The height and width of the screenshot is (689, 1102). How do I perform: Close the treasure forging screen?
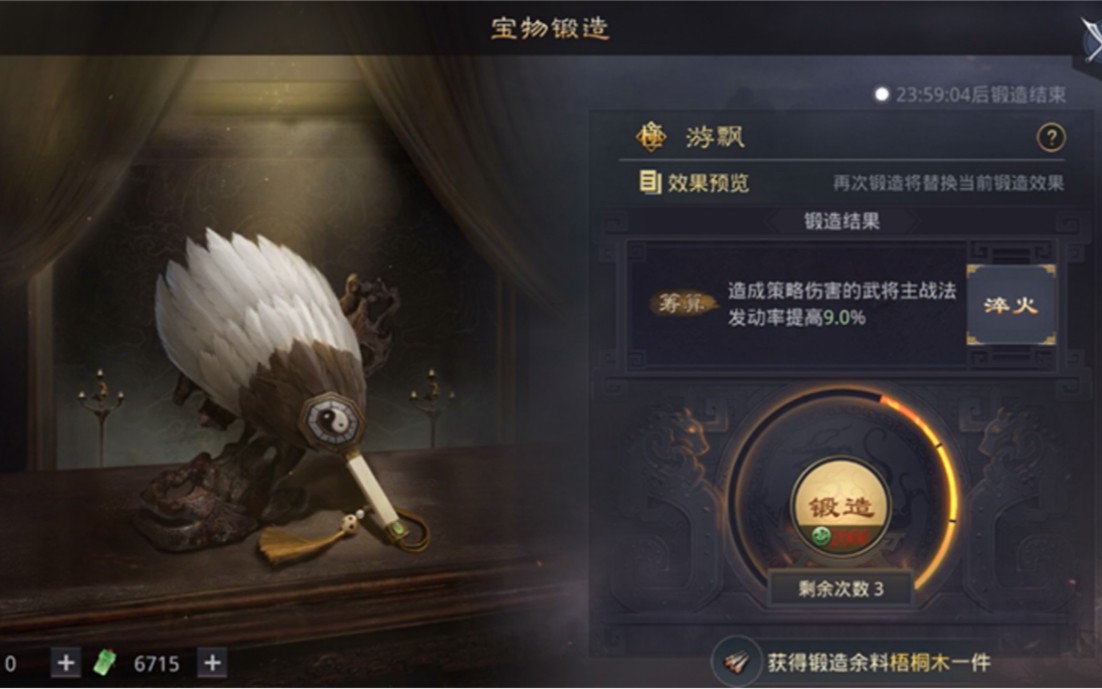click(x=1089, y=36)
